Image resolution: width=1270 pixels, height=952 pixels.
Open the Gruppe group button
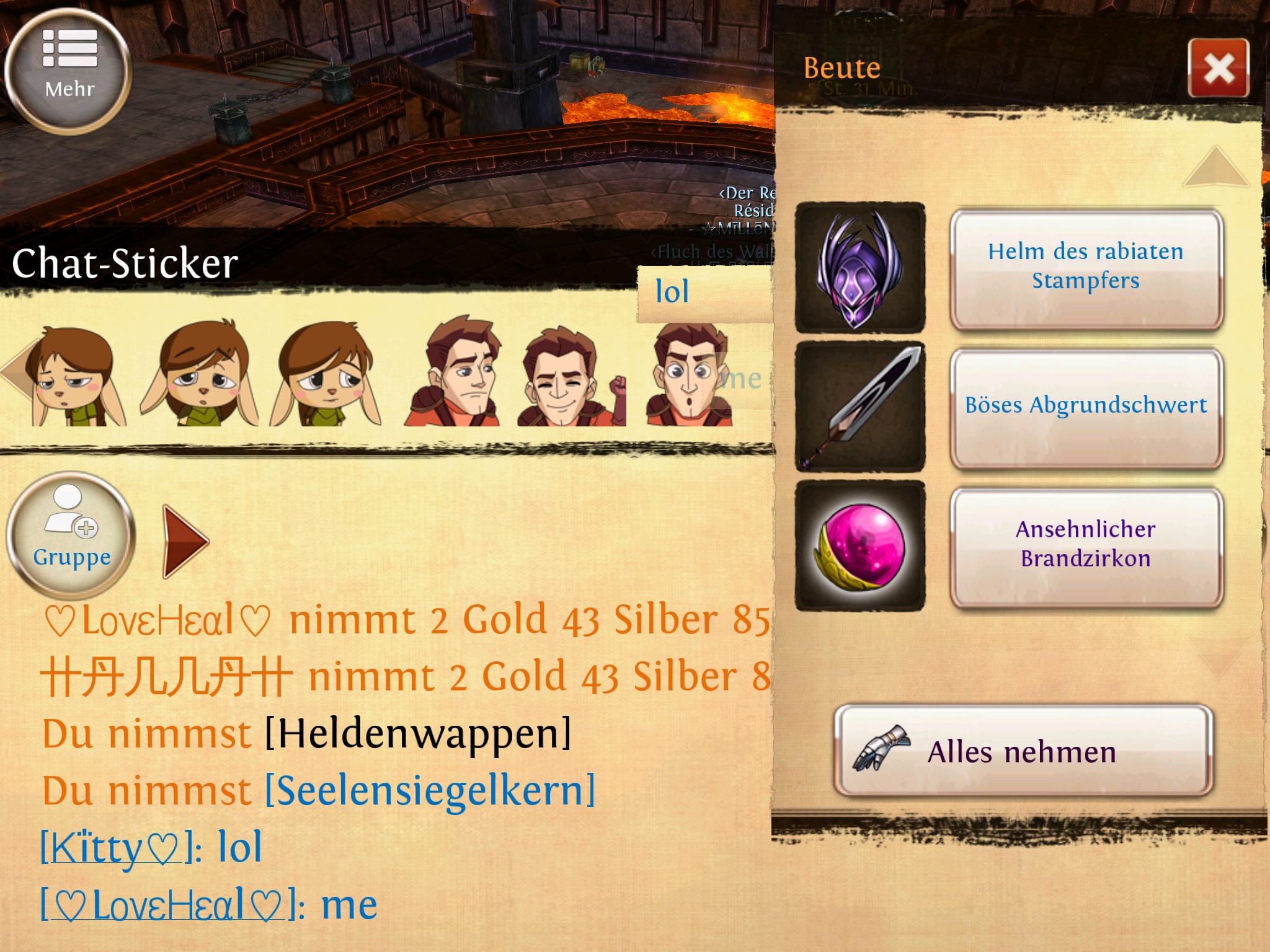tap(71, 535)
